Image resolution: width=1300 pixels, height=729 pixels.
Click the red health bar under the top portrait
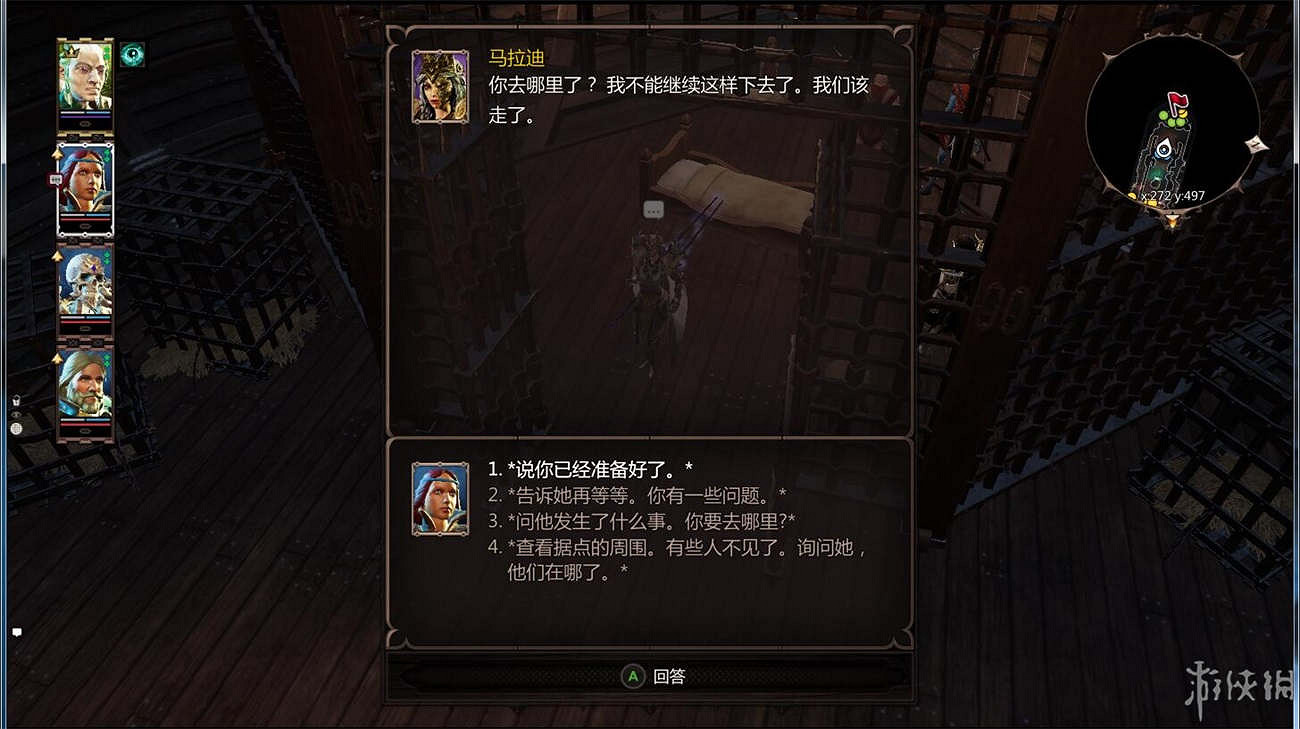(85, 117)
